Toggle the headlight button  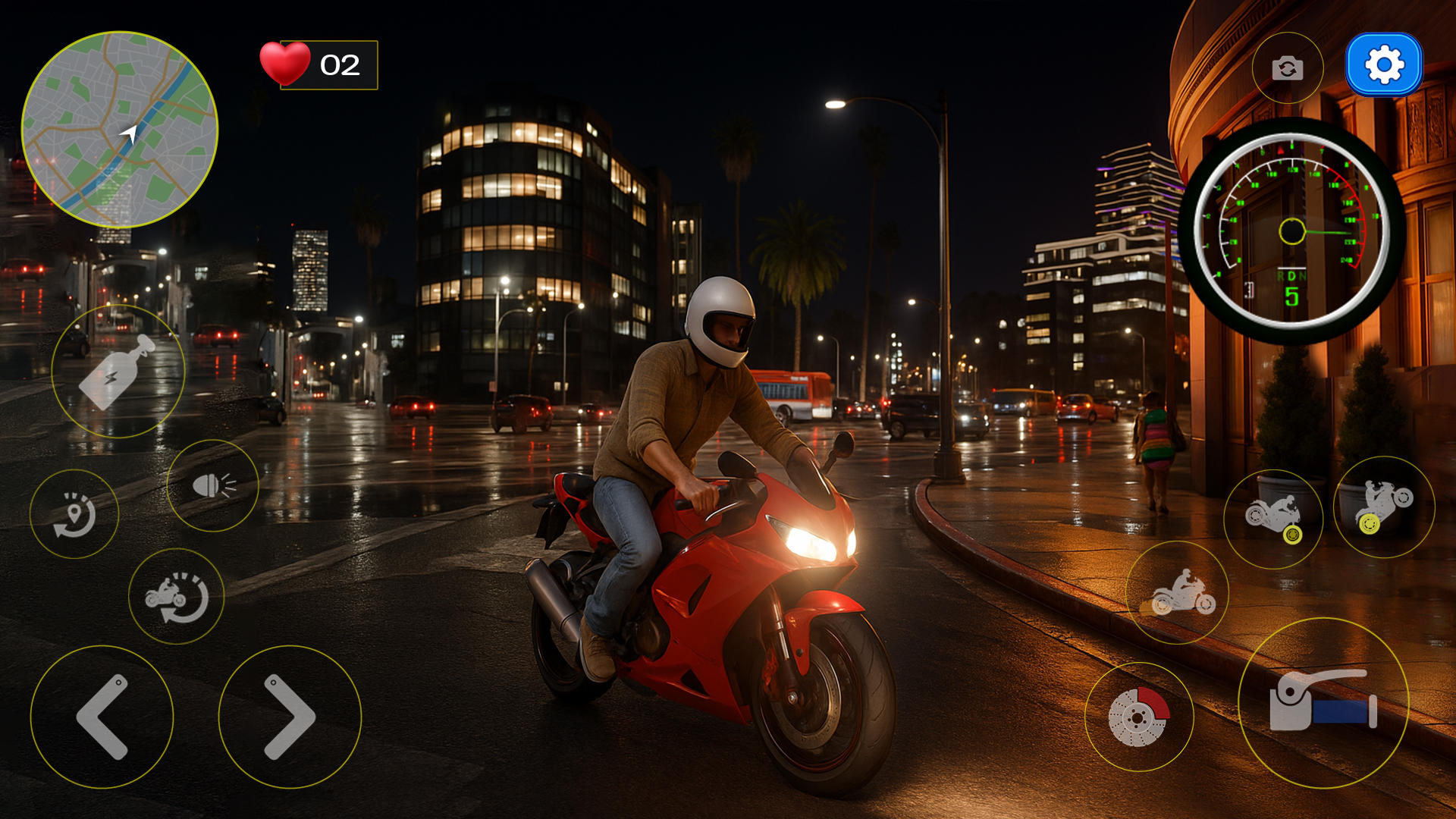(213, 485)
